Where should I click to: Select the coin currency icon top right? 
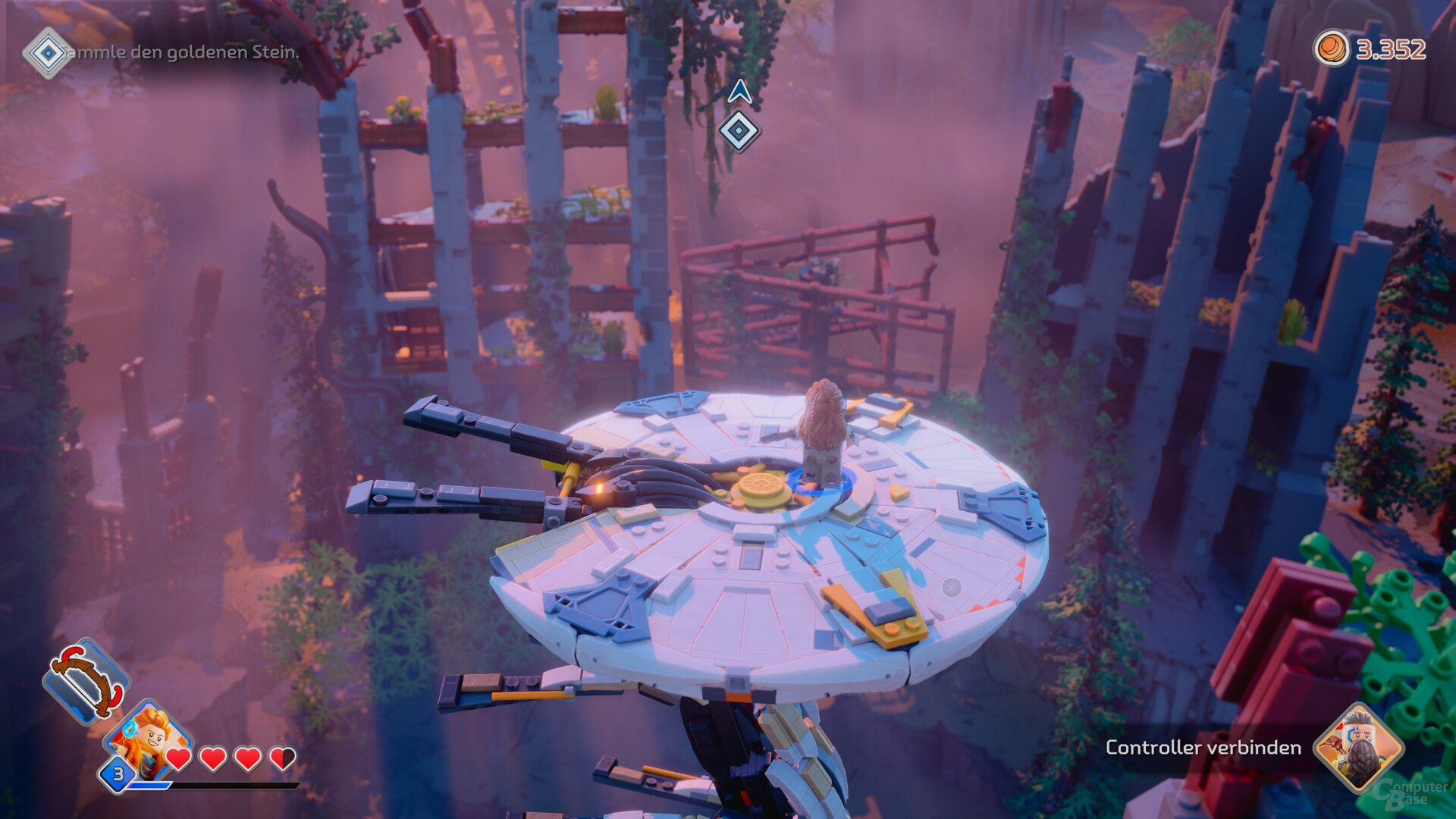[x=1331, y=48]
